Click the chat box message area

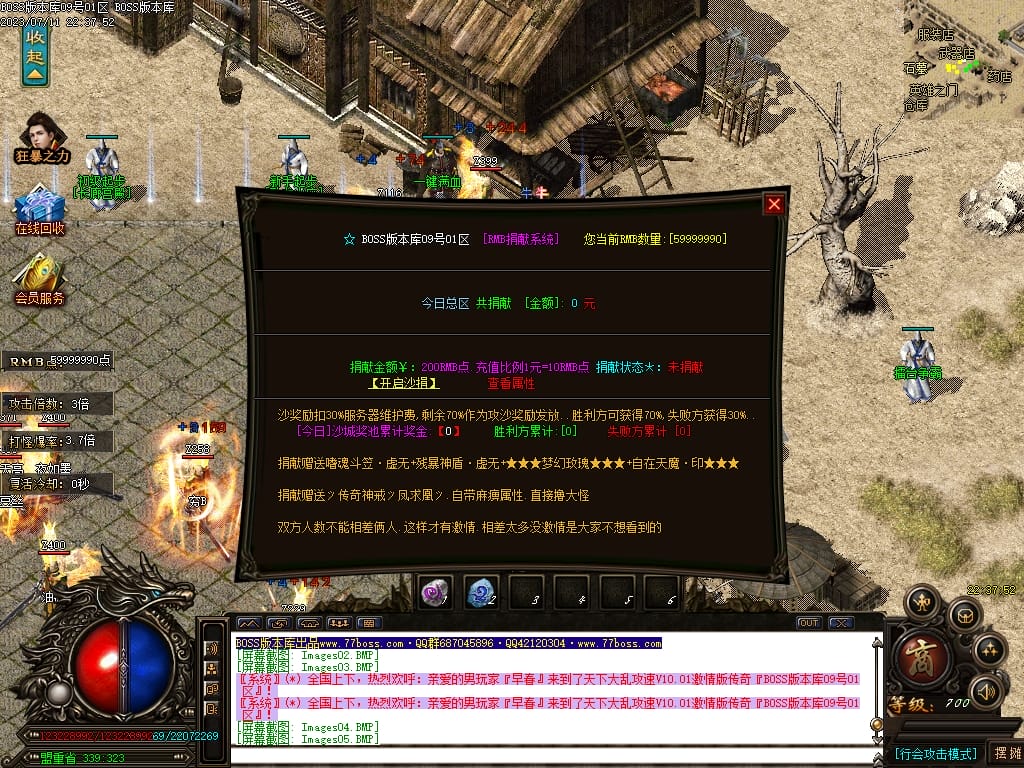[550, 690]
